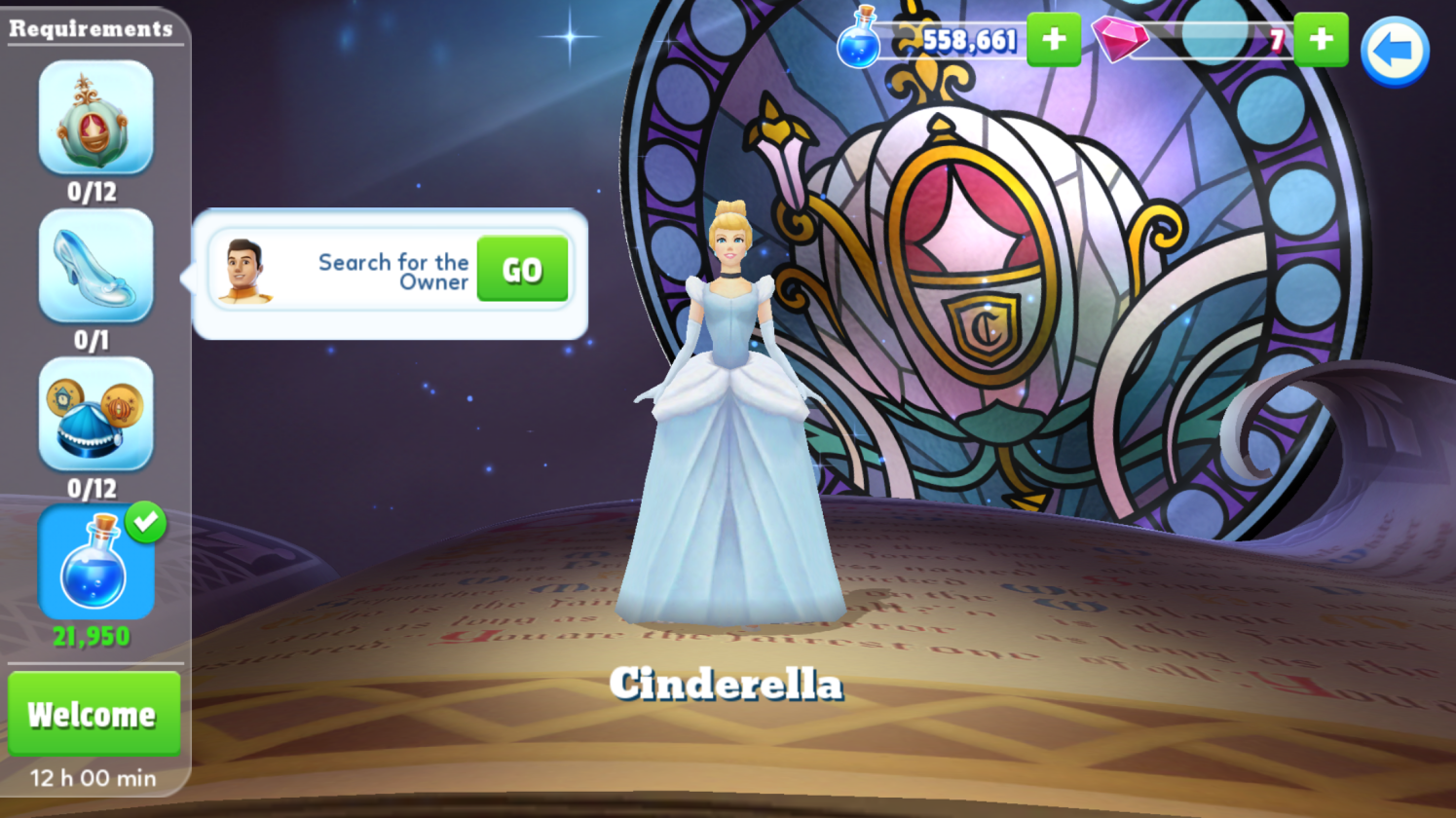Screen dimensions: 1456x818
Task: Choose the Cinderella ears hat requirement
Action: (95, 414)
